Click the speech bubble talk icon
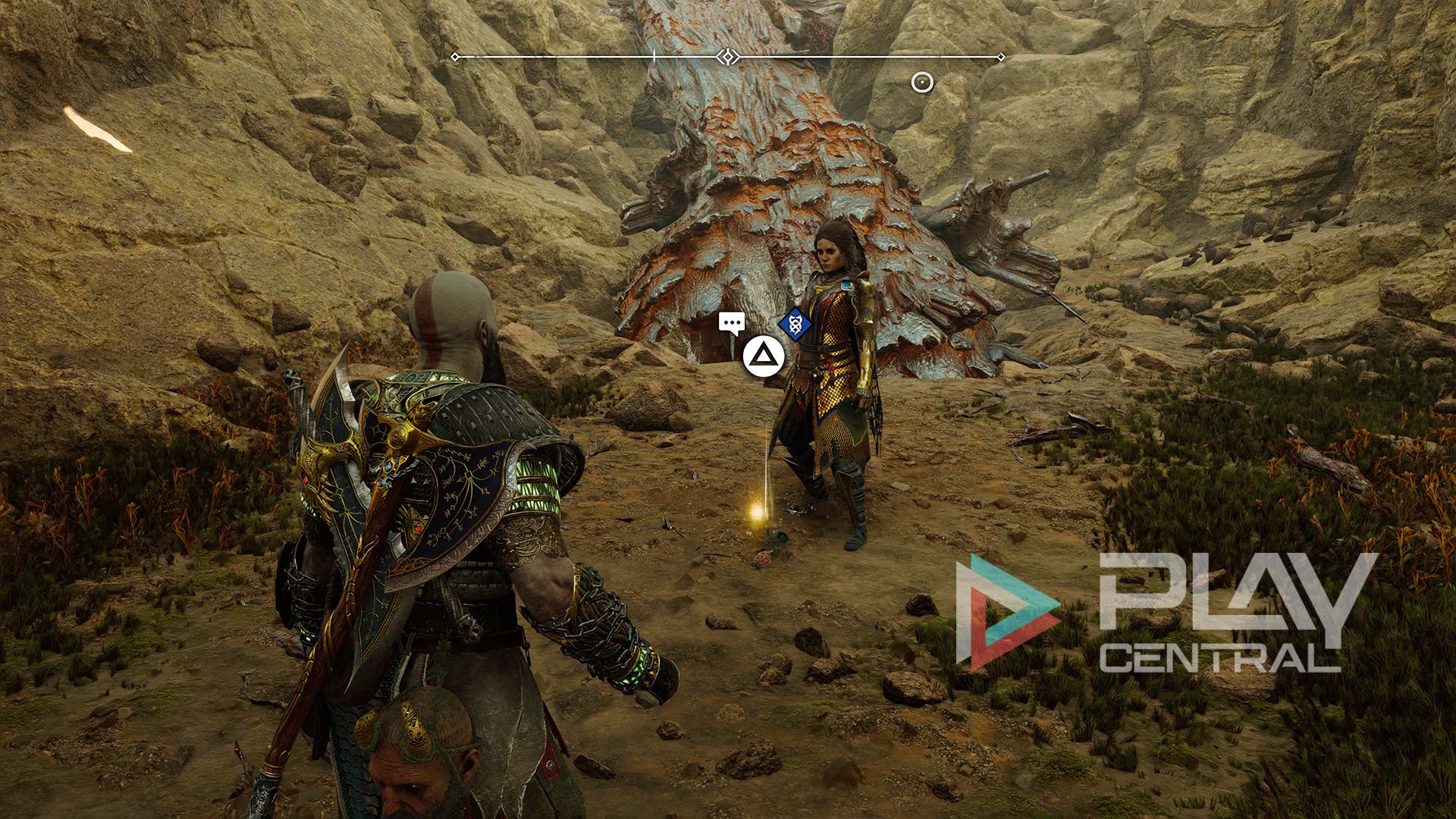 coord(731,324)
